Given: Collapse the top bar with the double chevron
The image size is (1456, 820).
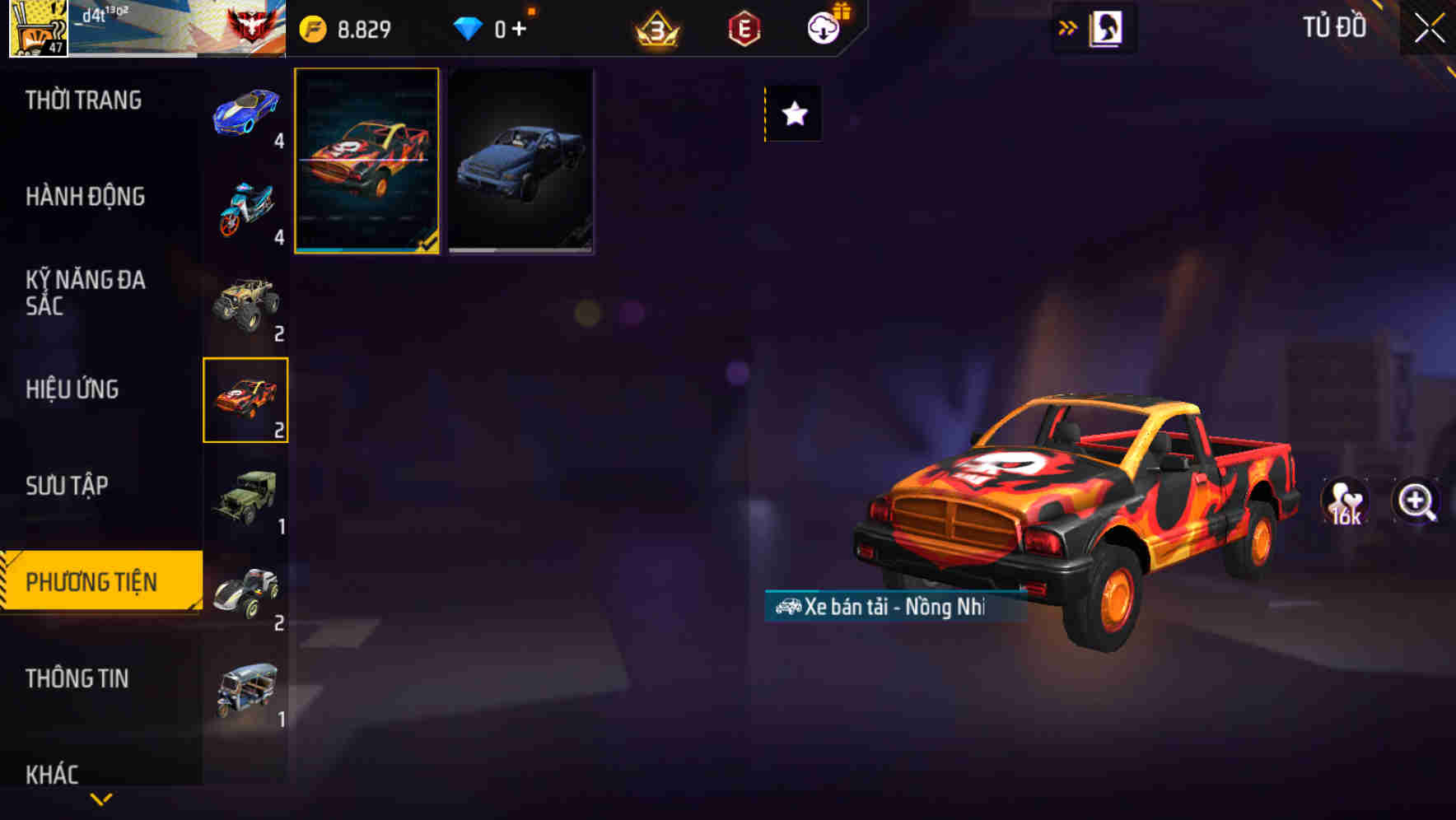Looking at the screenshot, I should point(1067,26).
